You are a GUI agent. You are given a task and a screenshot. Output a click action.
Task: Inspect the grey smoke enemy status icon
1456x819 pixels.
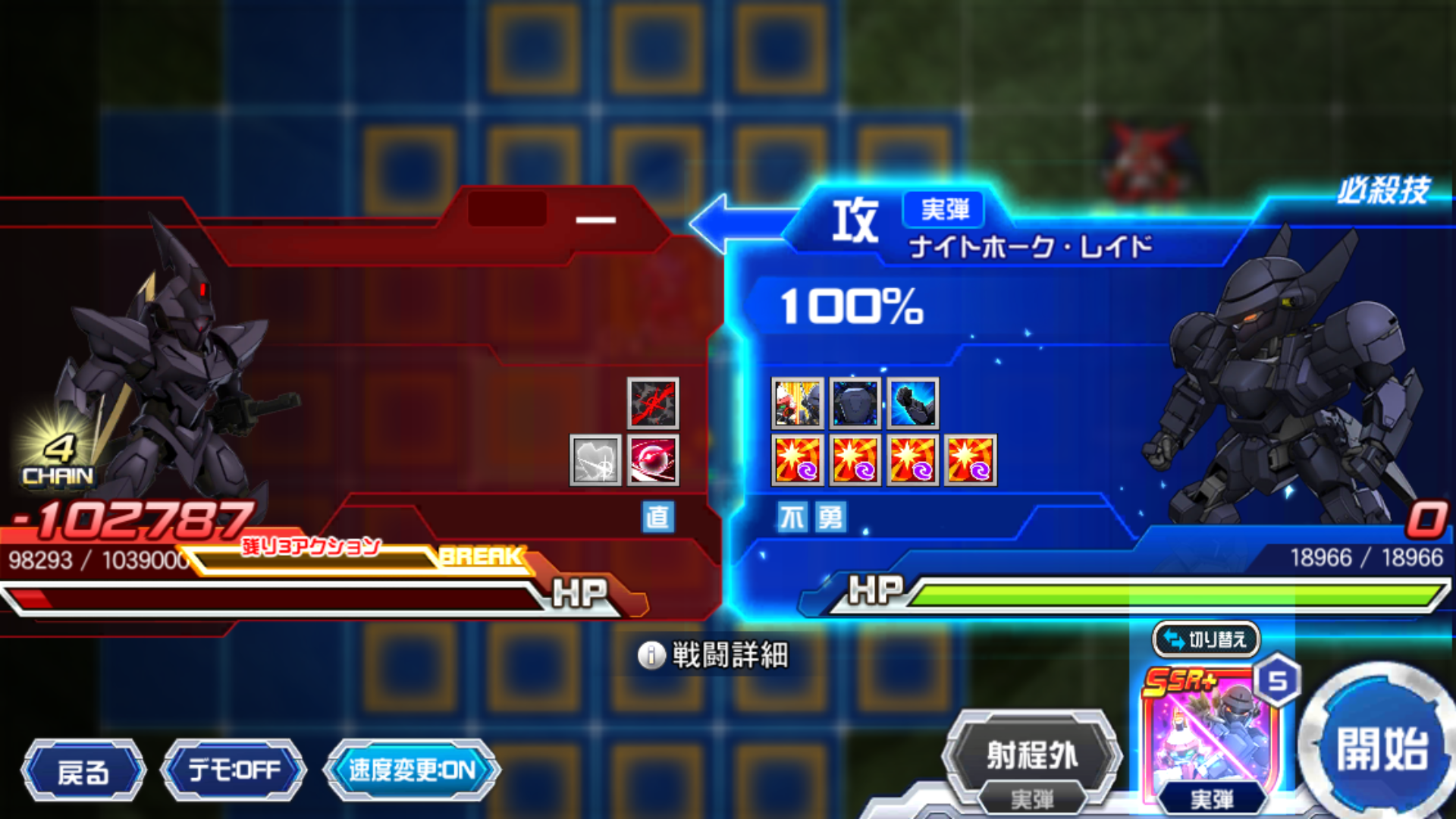(595, 460)
